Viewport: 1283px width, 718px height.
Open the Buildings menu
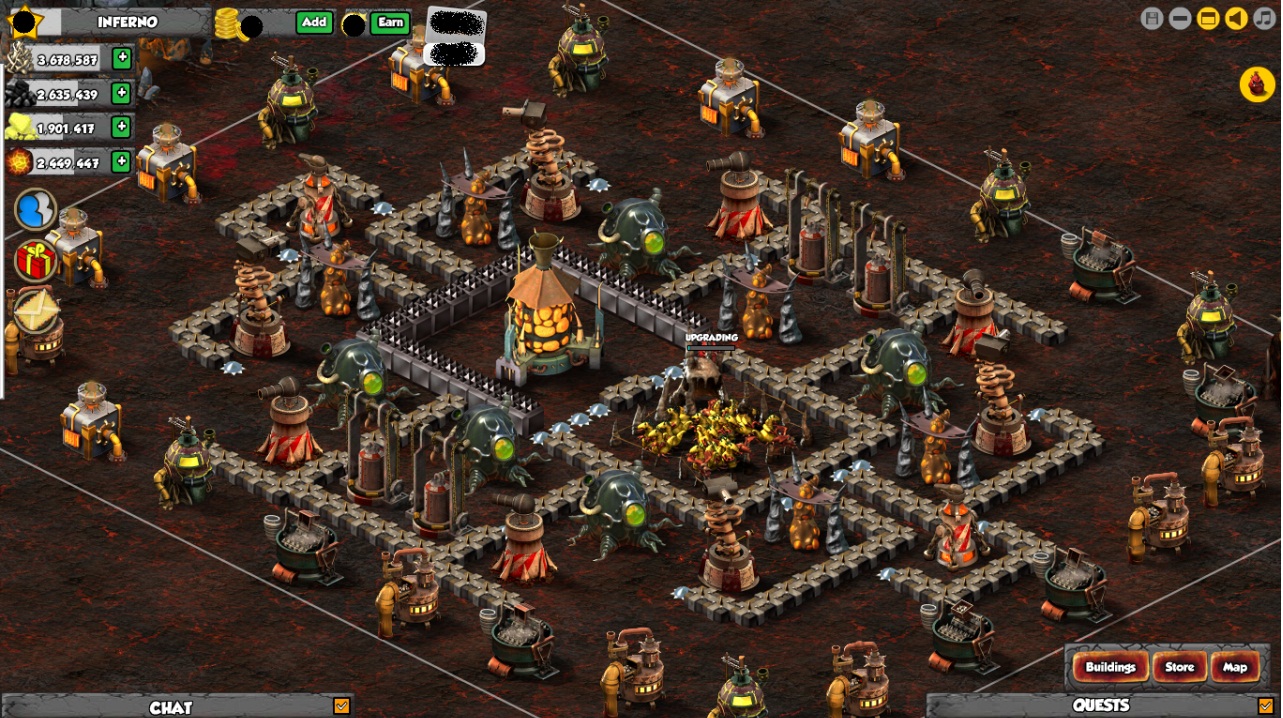pos(1110,667)
